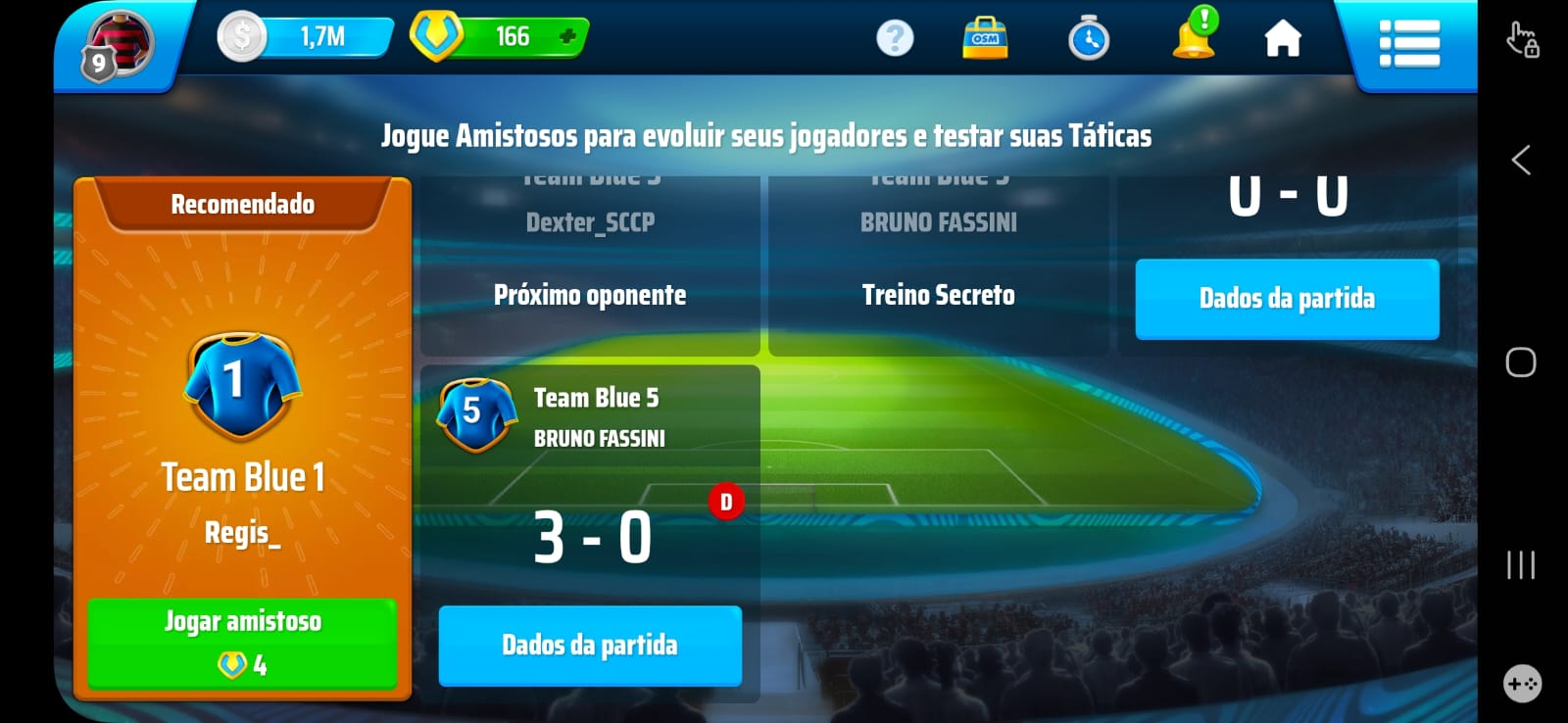Tap the Android back arrow
The image size is (1568, 723).
1521,160
